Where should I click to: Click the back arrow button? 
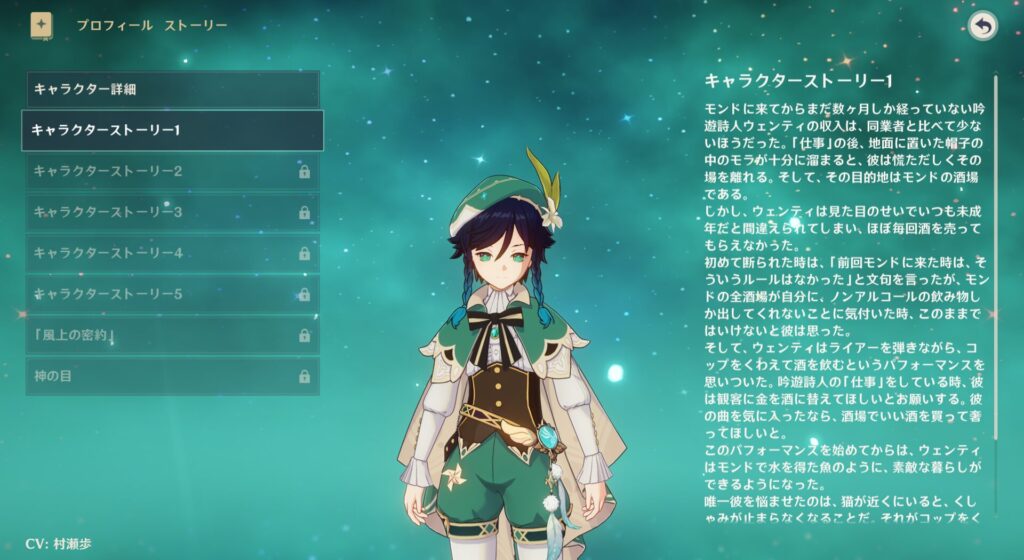click(983, 26)
